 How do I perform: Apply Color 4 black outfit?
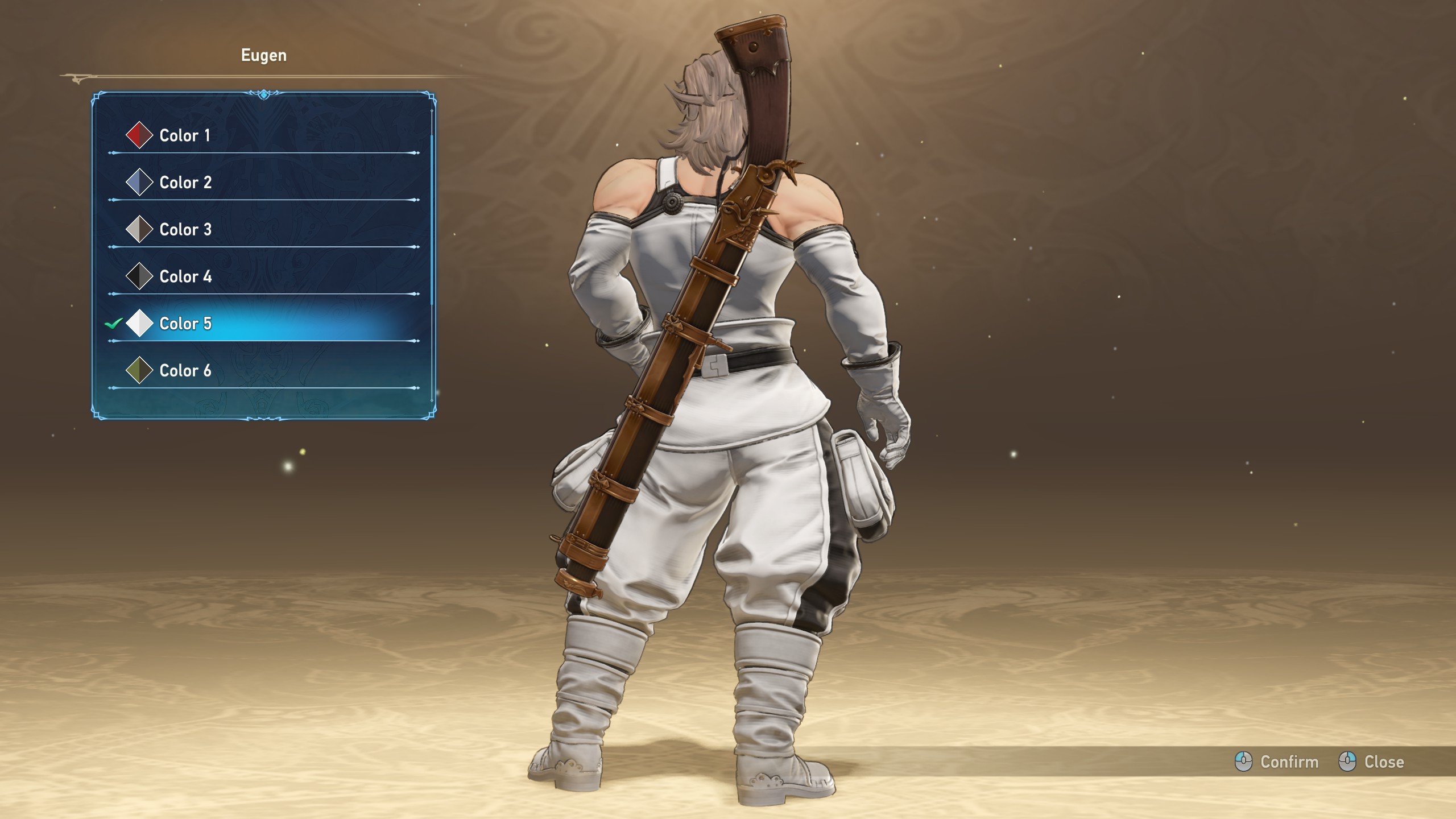coord(185,277)
